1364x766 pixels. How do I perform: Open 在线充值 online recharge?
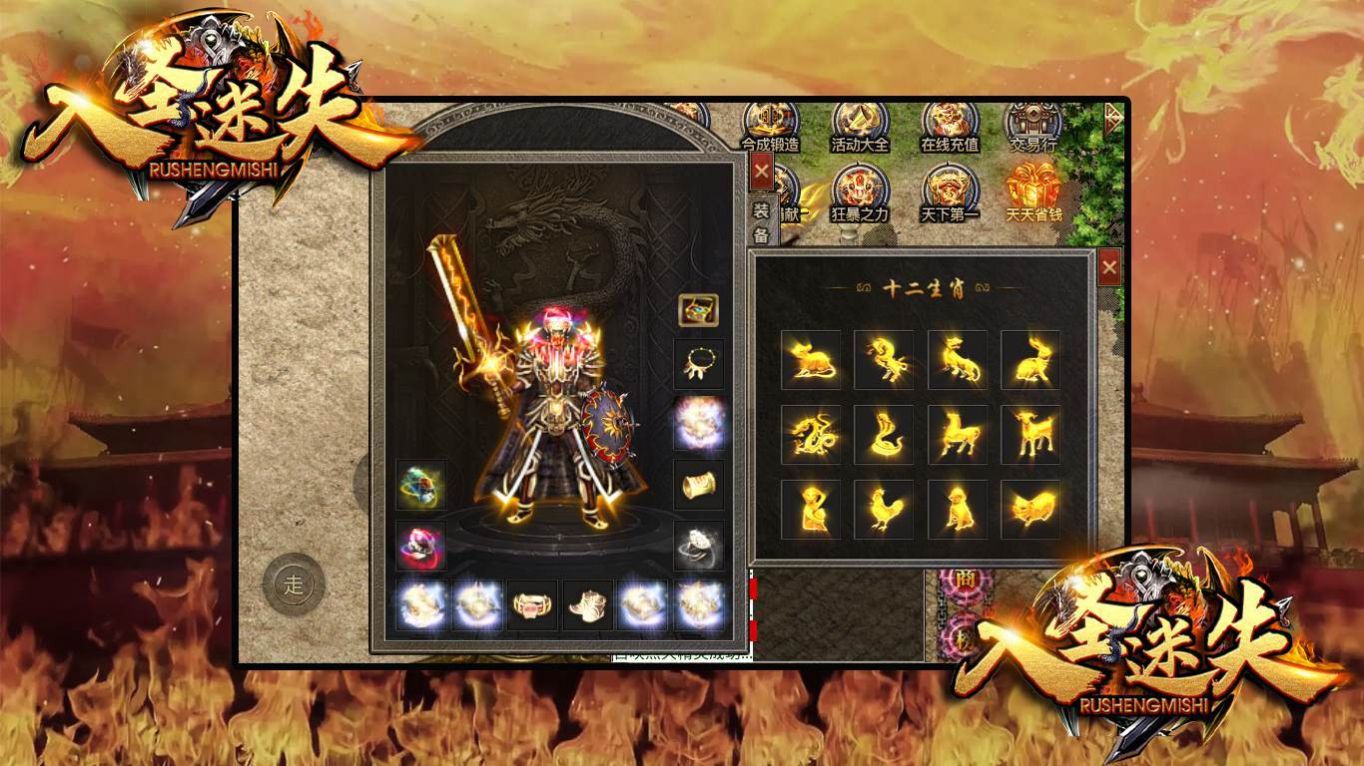[x=949, y=125]
